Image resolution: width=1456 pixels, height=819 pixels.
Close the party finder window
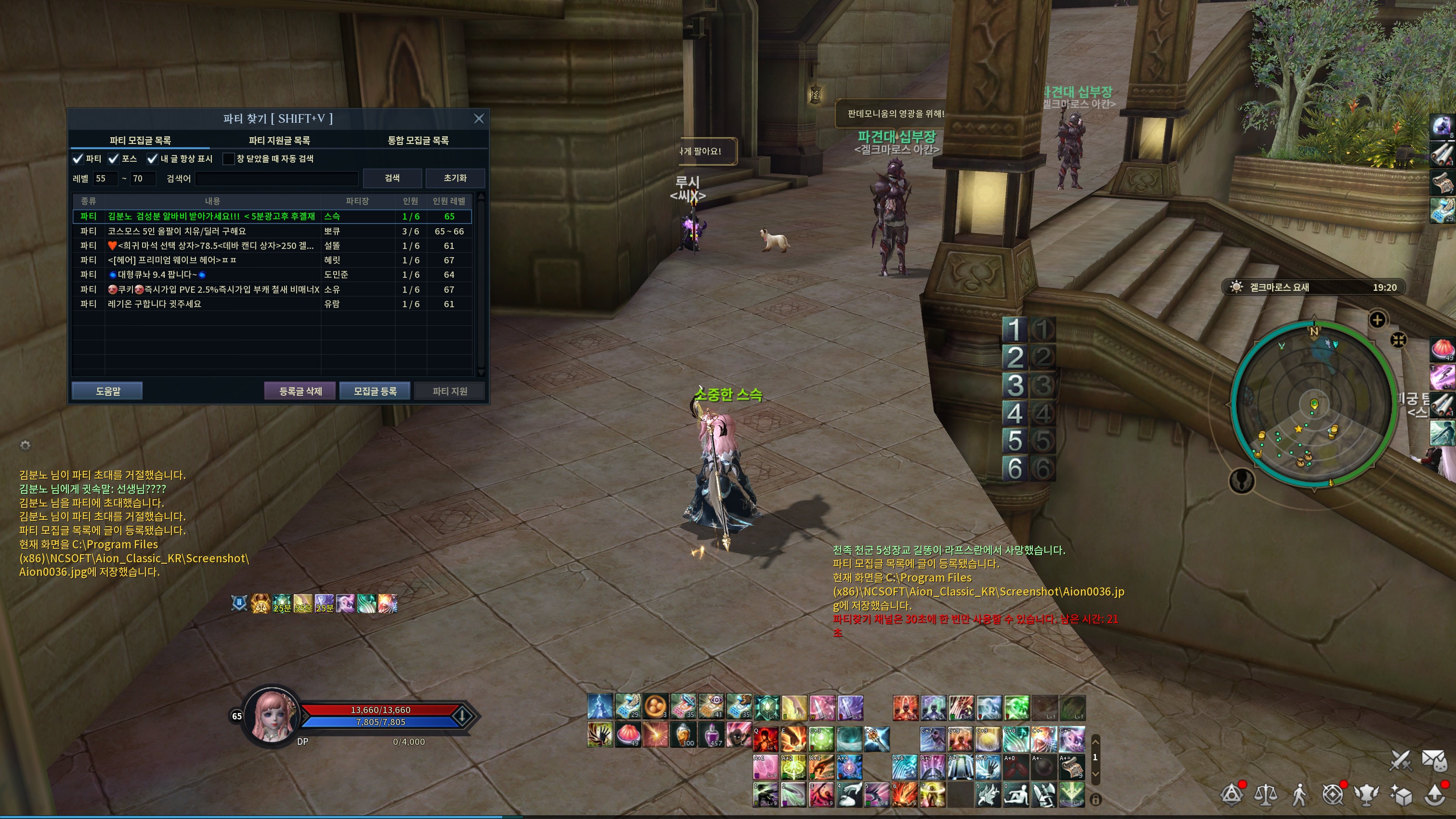pyautogui.click(x=479, y=118)
